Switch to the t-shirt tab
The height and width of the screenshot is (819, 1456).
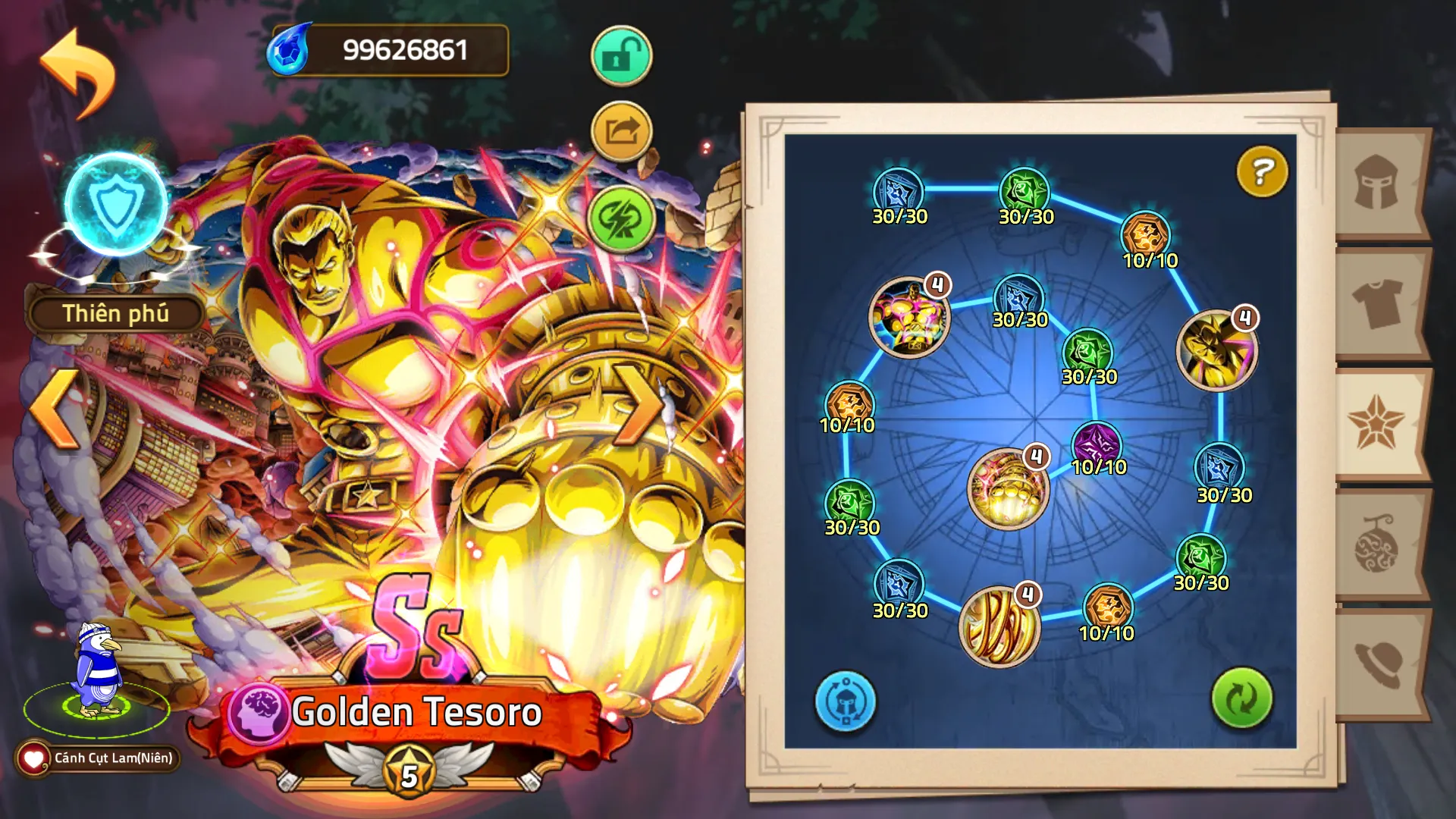[x=1377, y=302]
